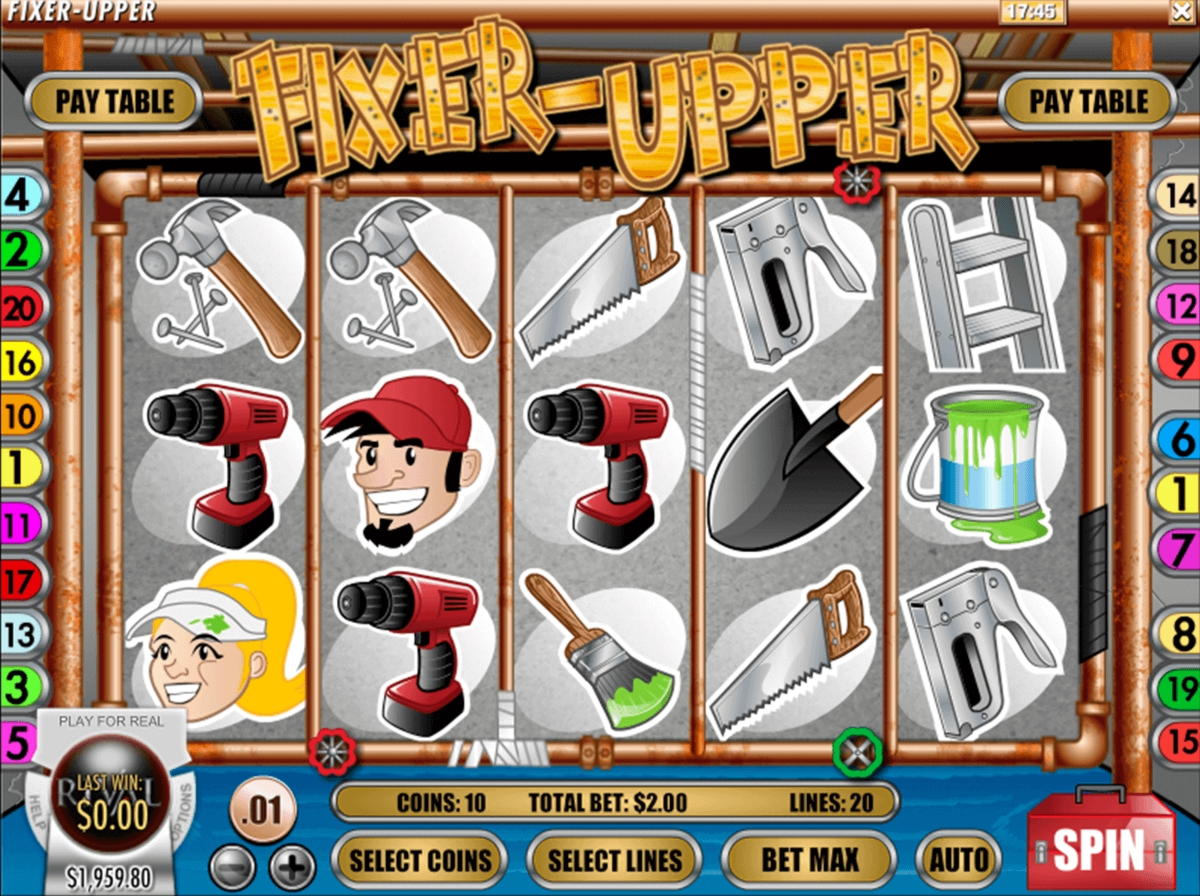Activate AUTO spin mode

pyautogui.click(x=958, y=859)
